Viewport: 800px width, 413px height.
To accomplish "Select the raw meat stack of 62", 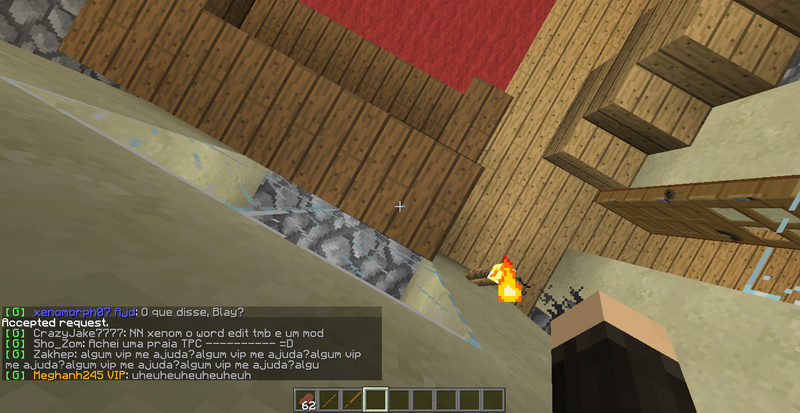I will [x=307, y=401].
